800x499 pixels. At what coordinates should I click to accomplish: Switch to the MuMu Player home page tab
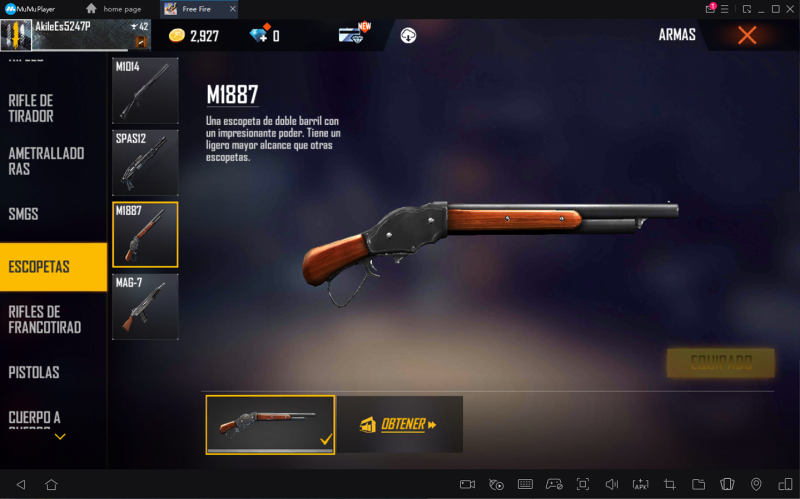[118, 9]
